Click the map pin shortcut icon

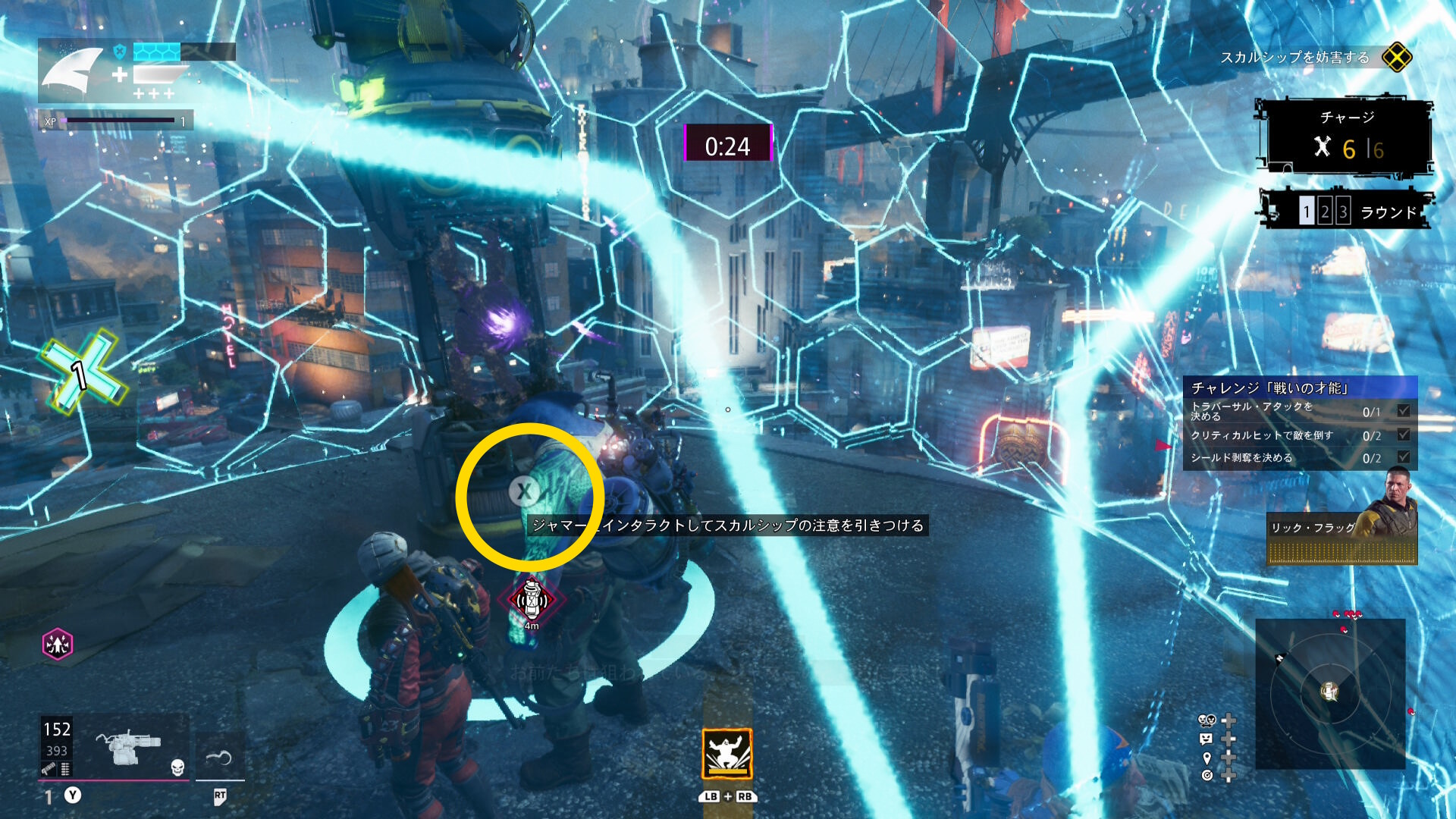point(1207,758)
